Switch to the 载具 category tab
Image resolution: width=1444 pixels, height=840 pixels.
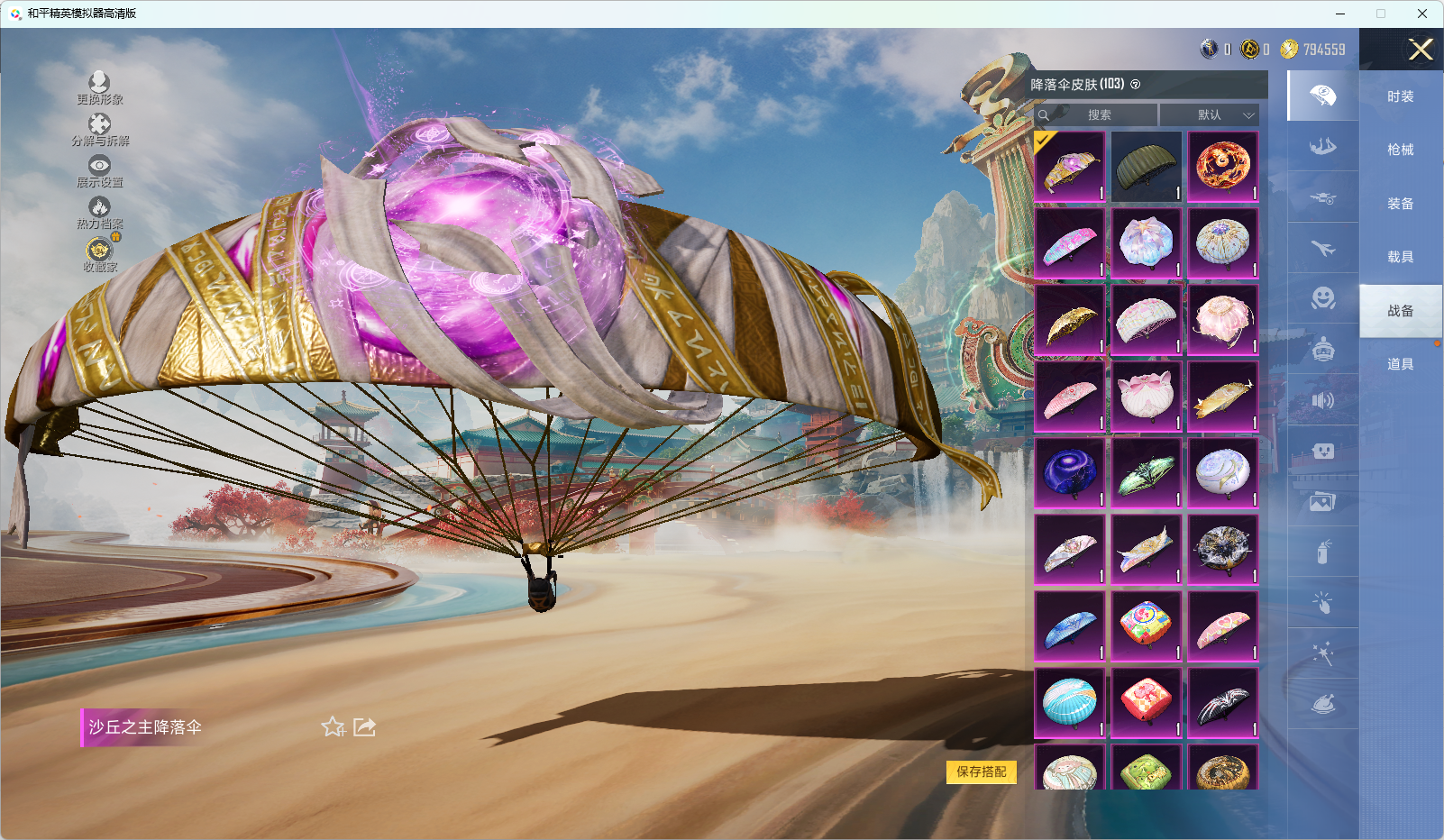point(1400,257)
